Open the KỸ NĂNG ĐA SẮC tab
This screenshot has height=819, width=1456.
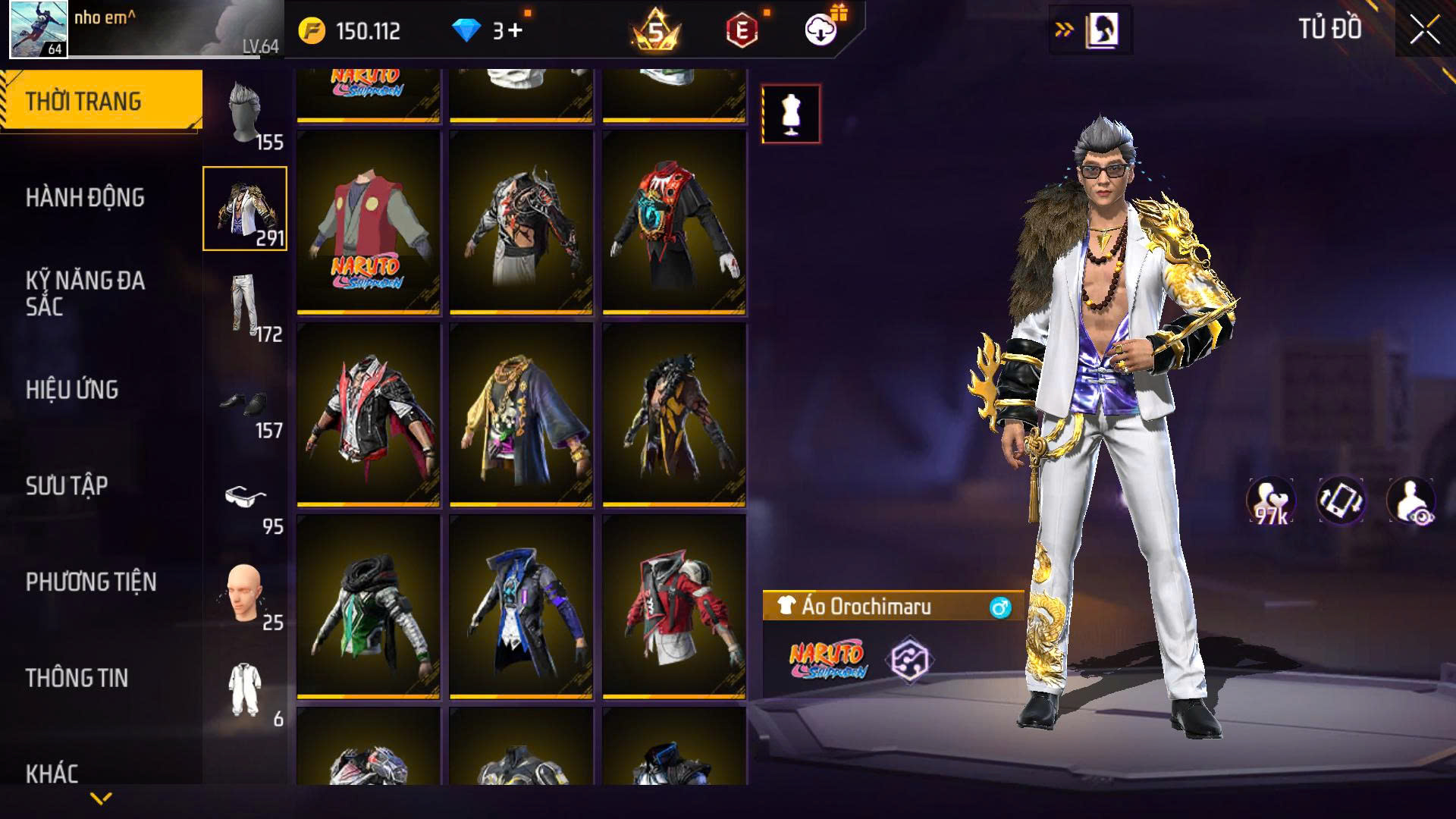click(85, 293)
